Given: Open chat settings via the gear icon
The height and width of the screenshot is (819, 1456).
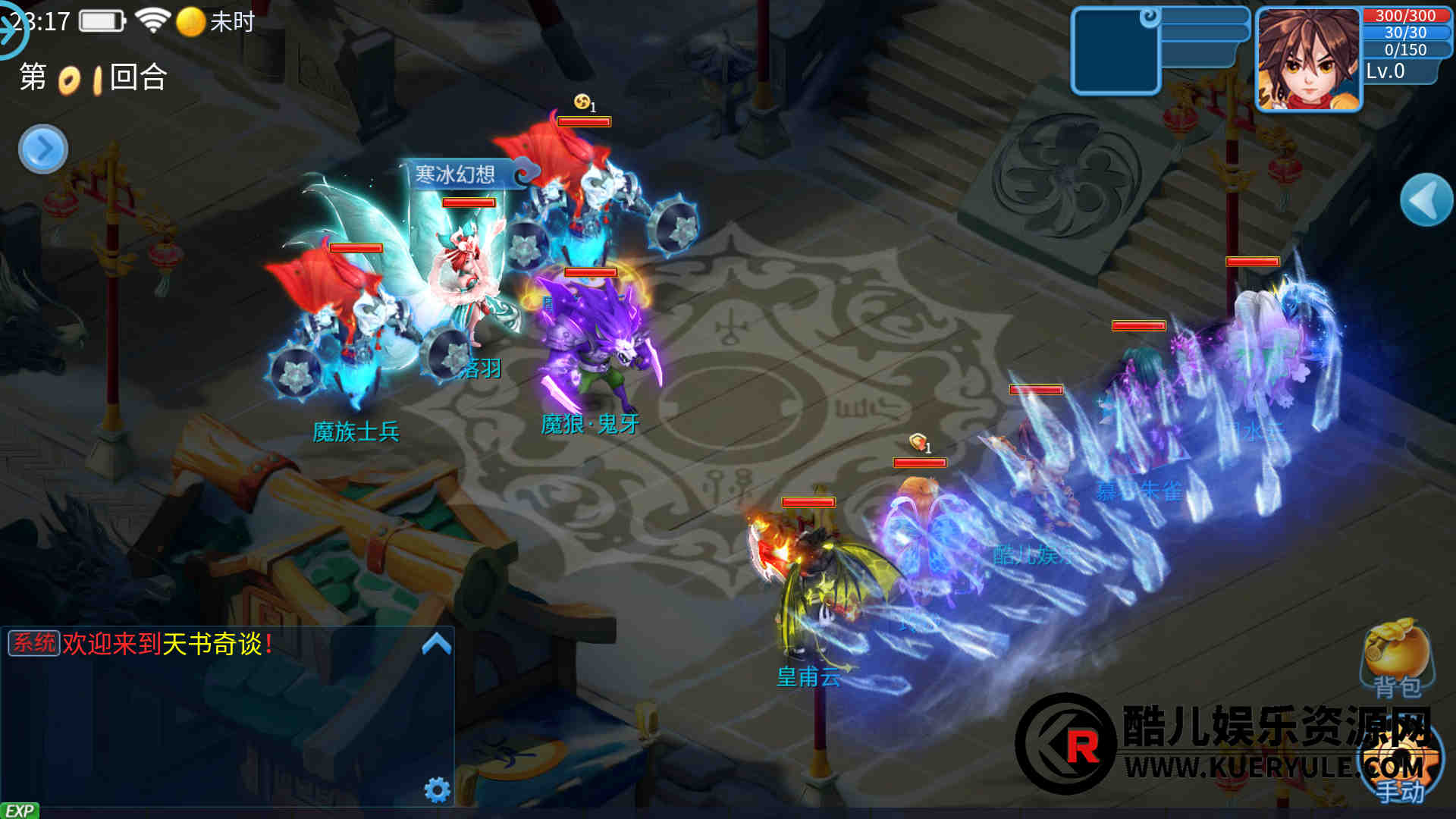Looking at the screenshot, I should [437, 789].
